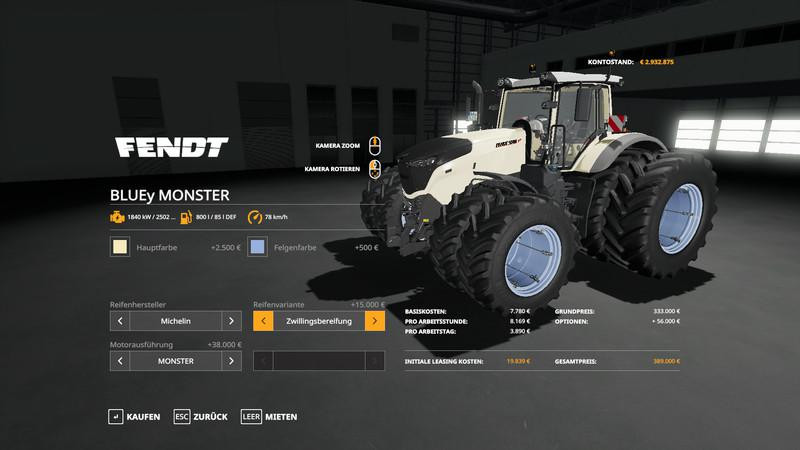Switch to previous Reifenvariante option
The image size is (800, 450).
tap(263, 321)
